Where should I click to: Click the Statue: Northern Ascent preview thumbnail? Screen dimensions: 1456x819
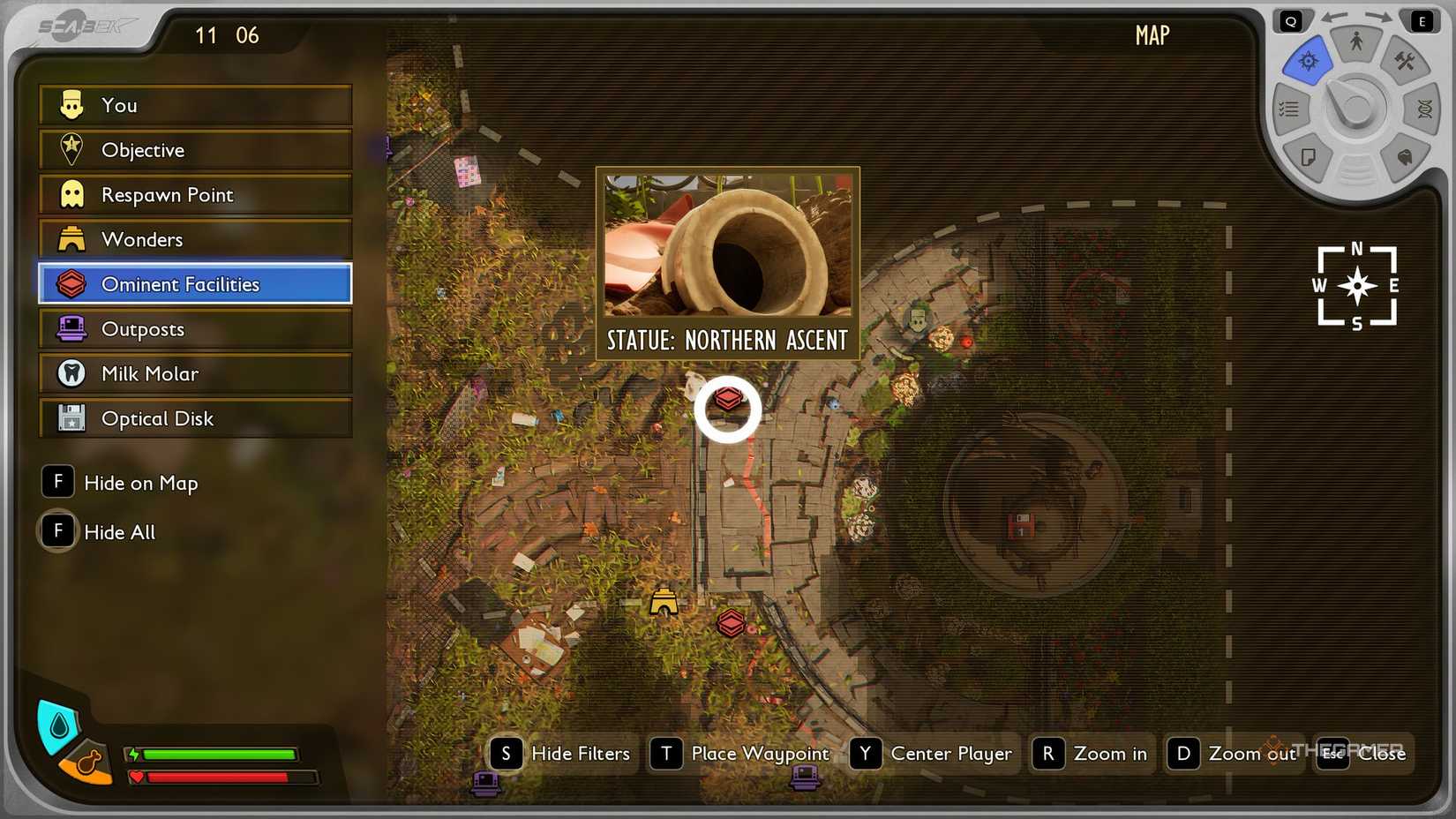pos(727,247)
